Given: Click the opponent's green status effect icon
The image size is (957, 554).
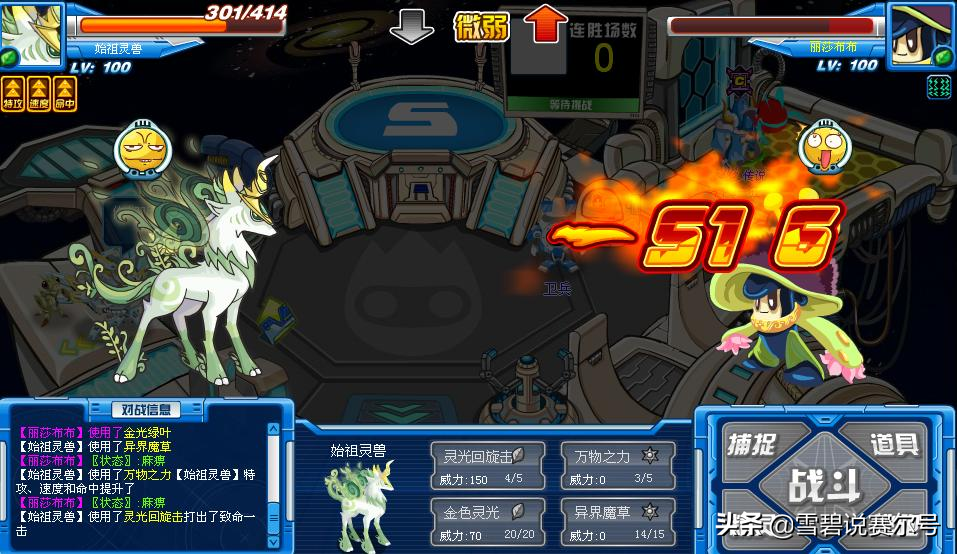Looking at the screenshot, I should (x=939, y=87).
